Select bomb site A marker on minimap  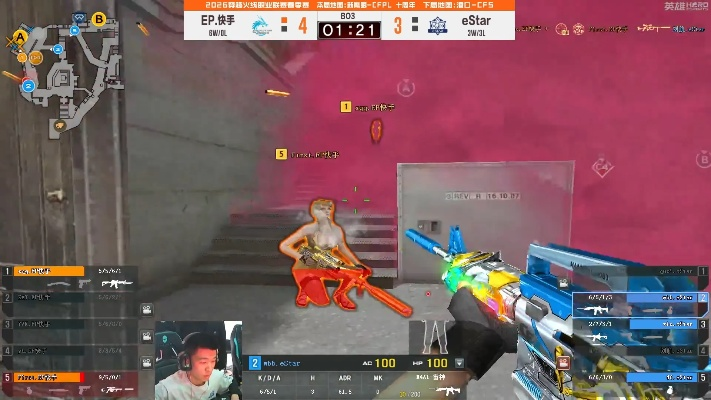tap(19, 37)
